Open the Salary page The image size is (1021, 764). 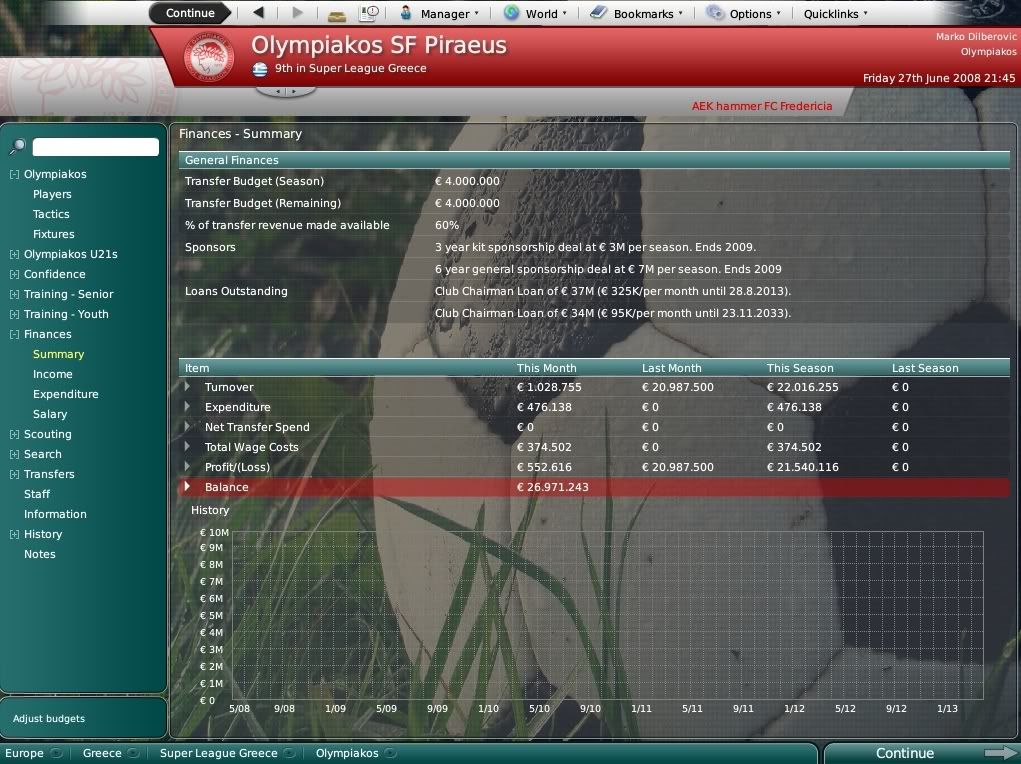(50, 414)
